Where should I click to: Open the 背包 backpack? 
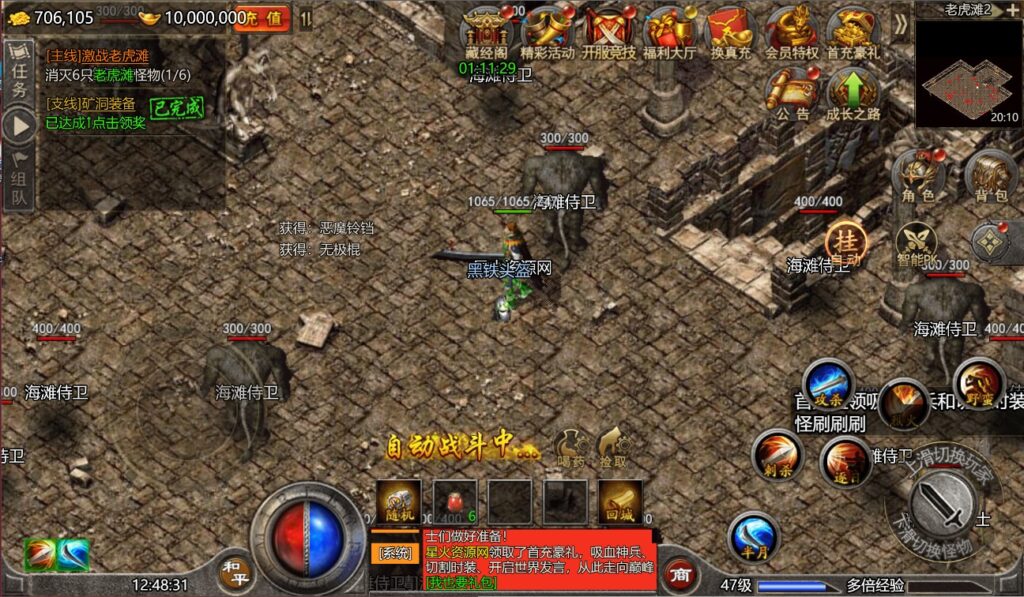tap(990, 176)
